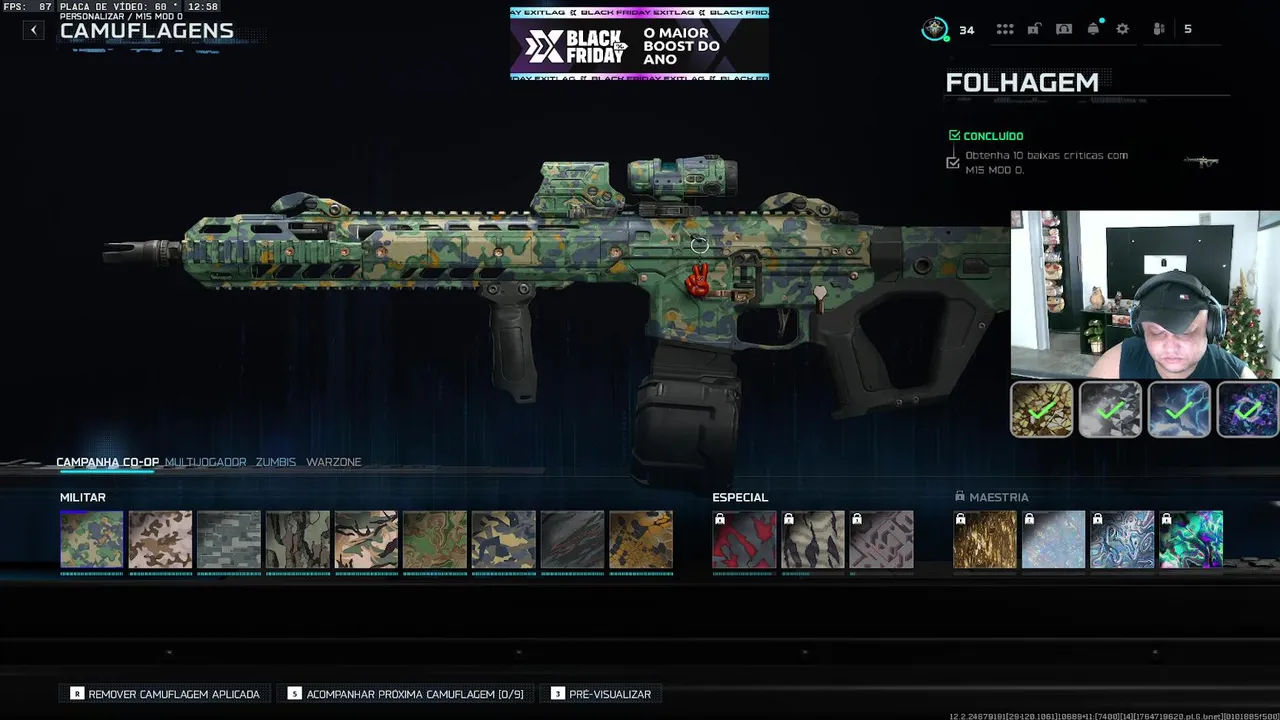This screenshot has height=720, width=1280.
Task: Open the grid menu icon
Action: [1005, 29]
